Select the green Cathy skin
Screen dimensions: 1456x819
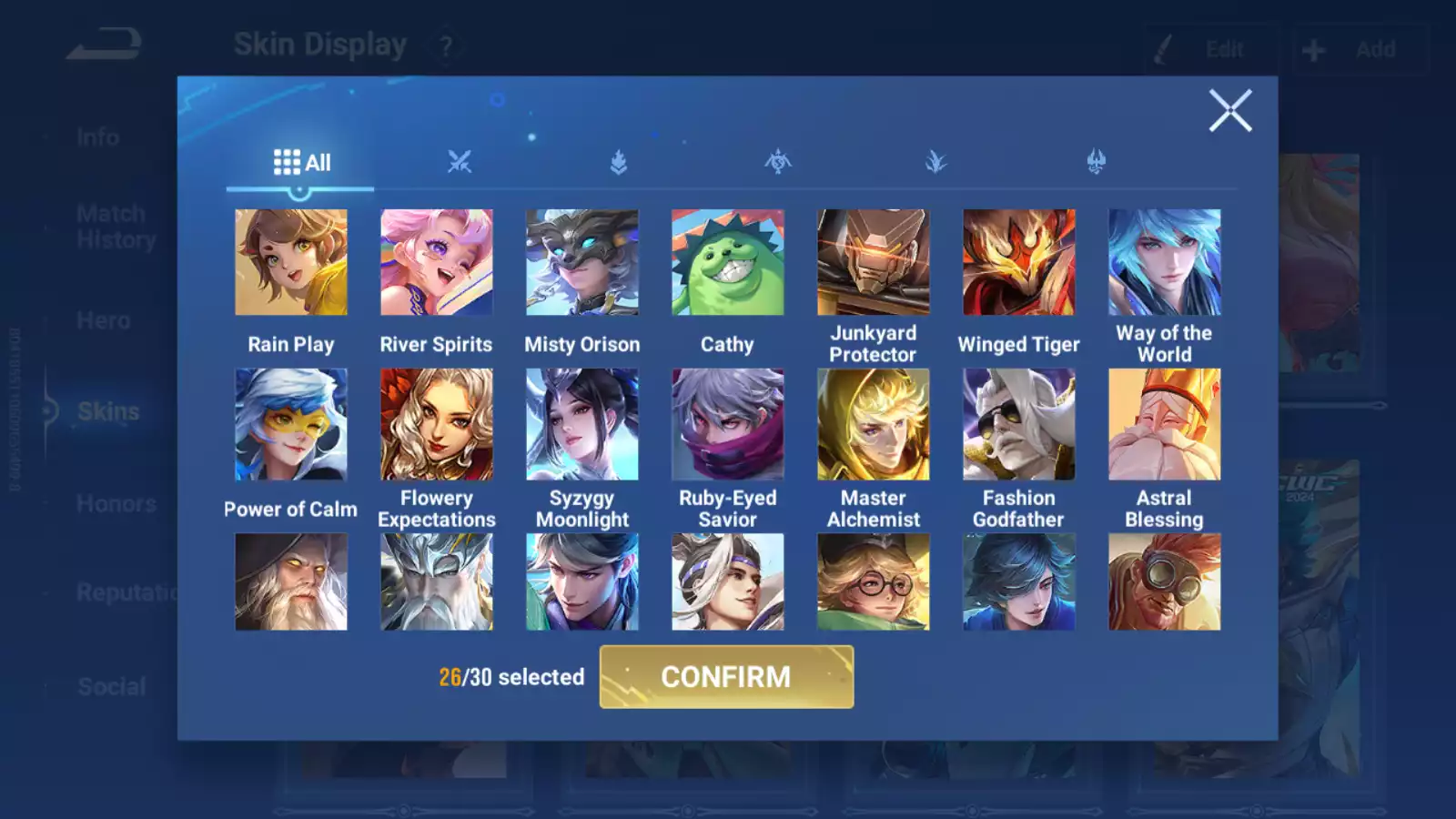click(727, 263)
